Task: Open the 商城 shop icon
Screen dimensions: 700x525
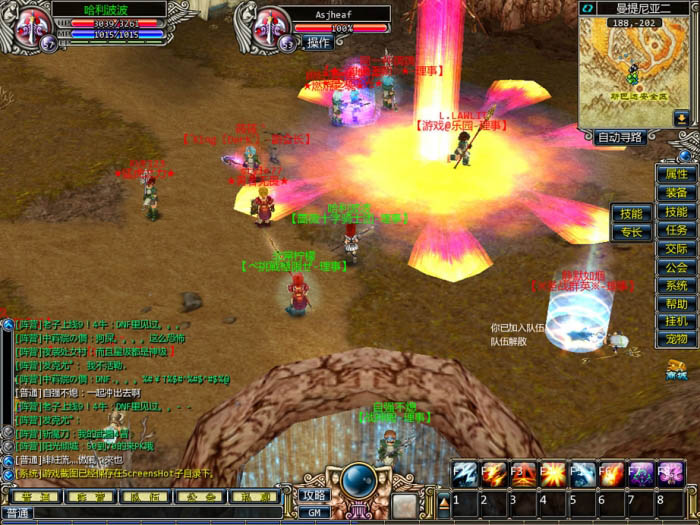Action: [677, 368]
